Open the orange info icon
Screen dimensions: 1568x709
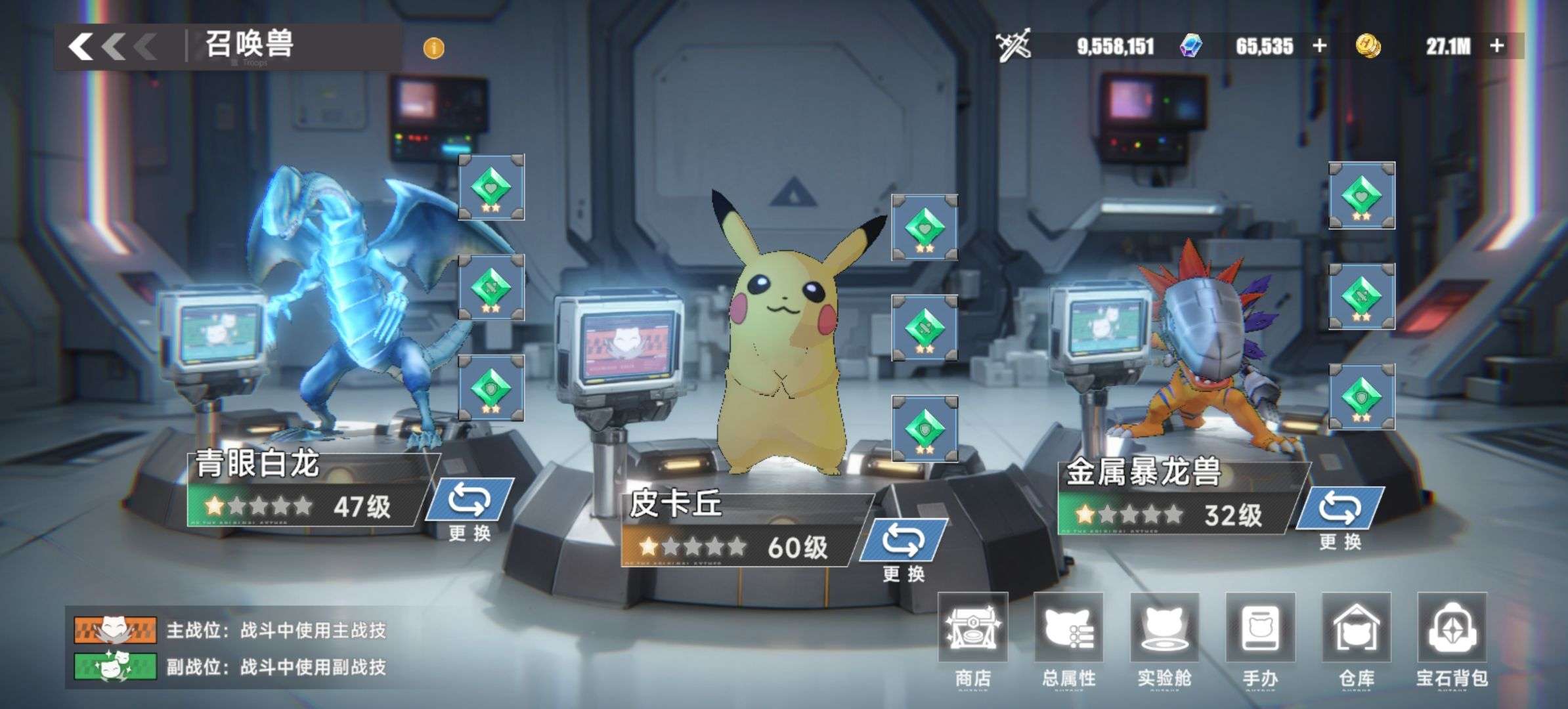click(433, 48)
